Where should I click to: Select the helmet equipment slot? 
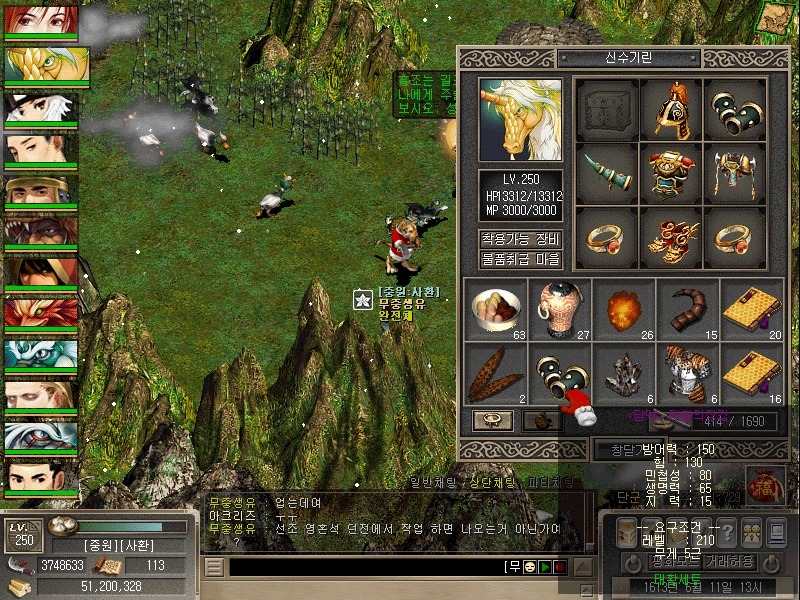point(671,109)
